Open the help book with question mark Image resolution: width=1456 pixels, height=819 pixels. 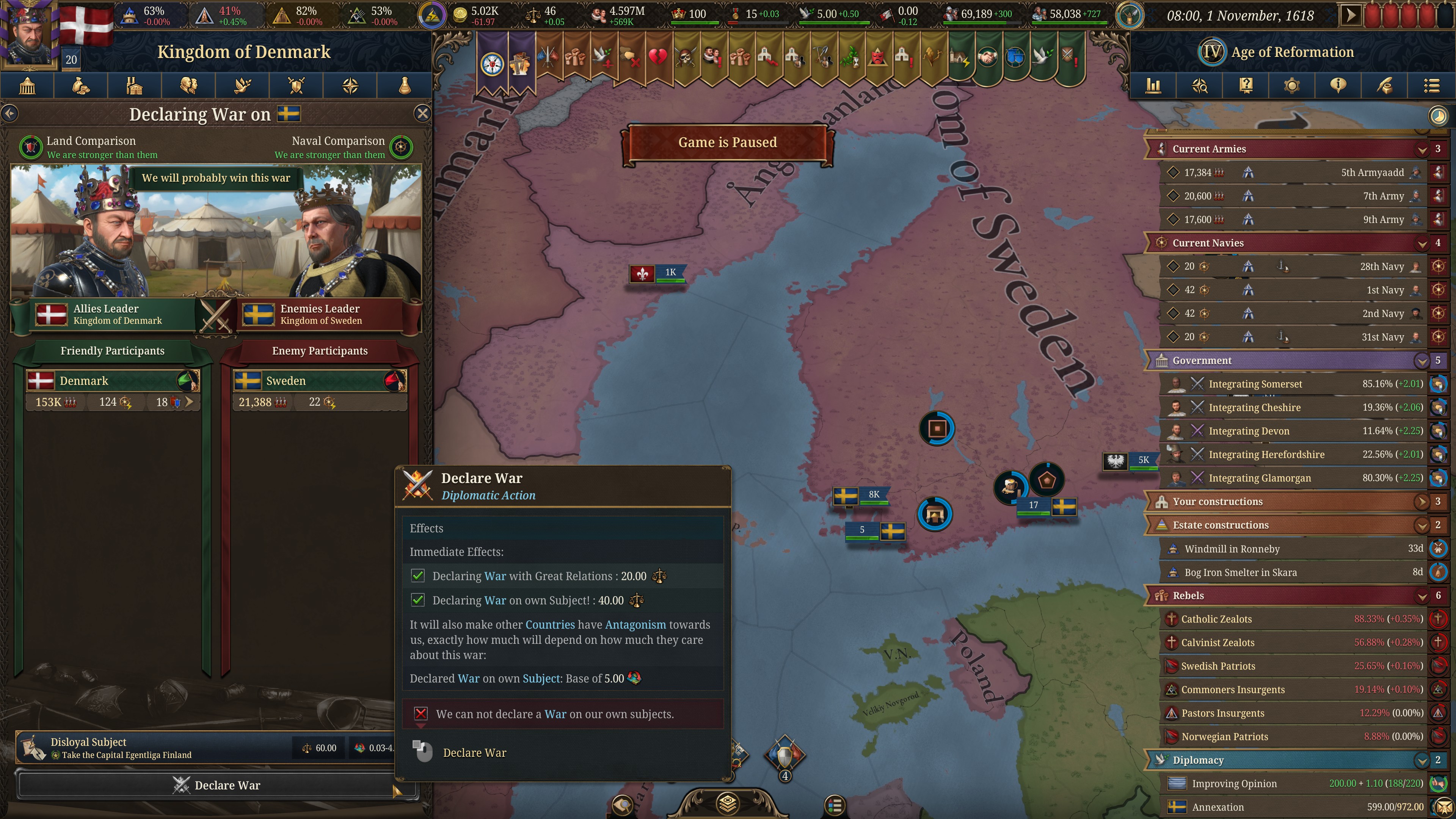point(1246,86)
